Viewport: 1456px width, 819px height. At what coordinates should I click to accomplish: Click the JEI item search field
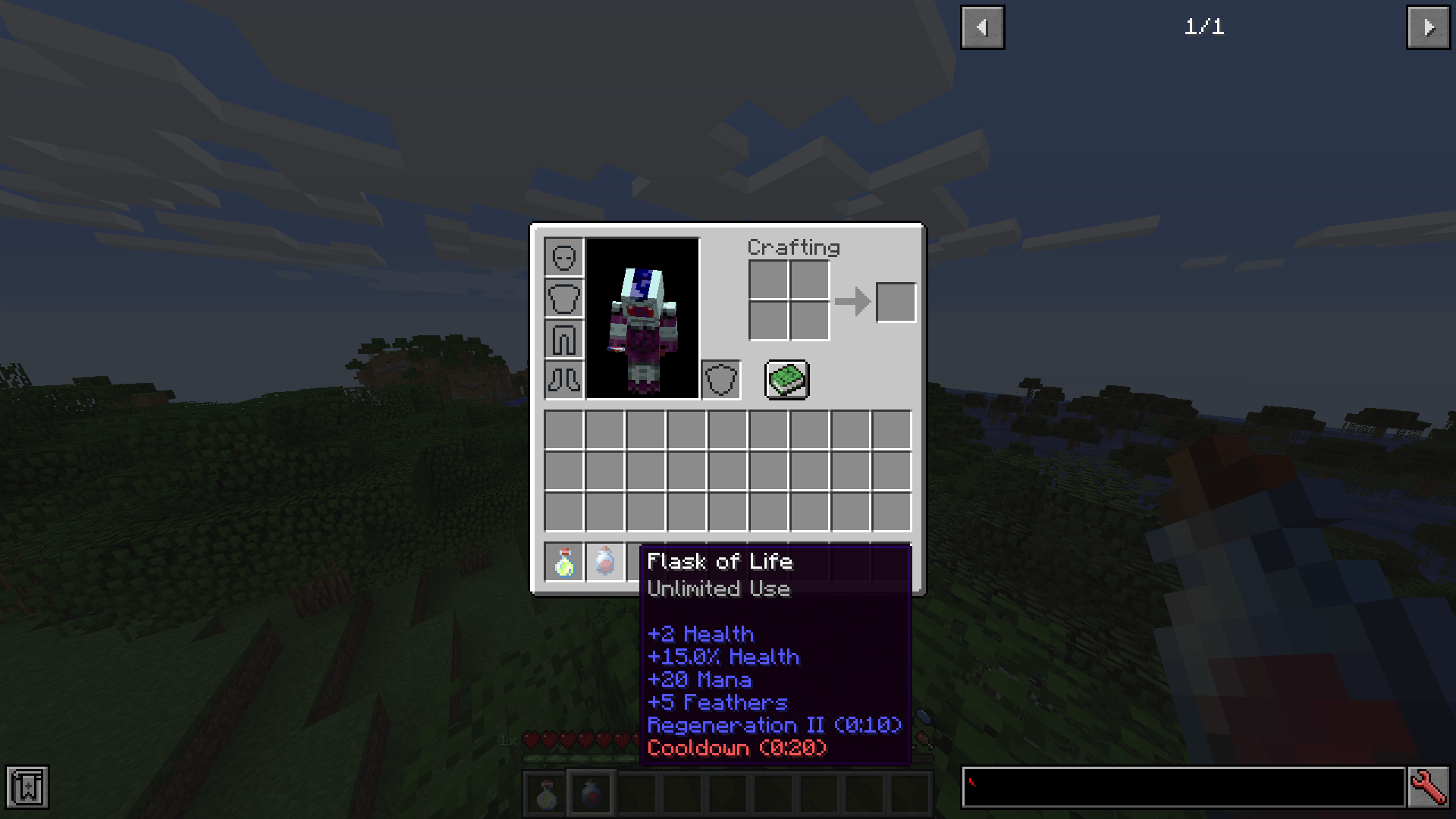(1183, 787)
